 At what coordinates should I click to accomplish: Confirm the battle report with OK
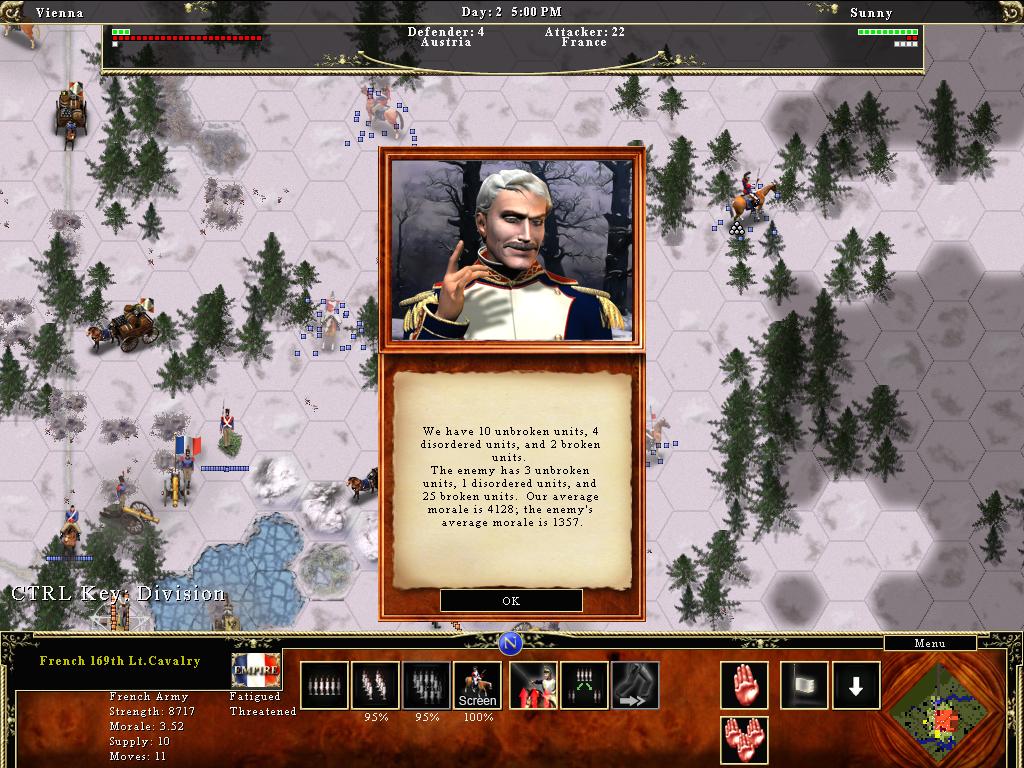point(511,601)
